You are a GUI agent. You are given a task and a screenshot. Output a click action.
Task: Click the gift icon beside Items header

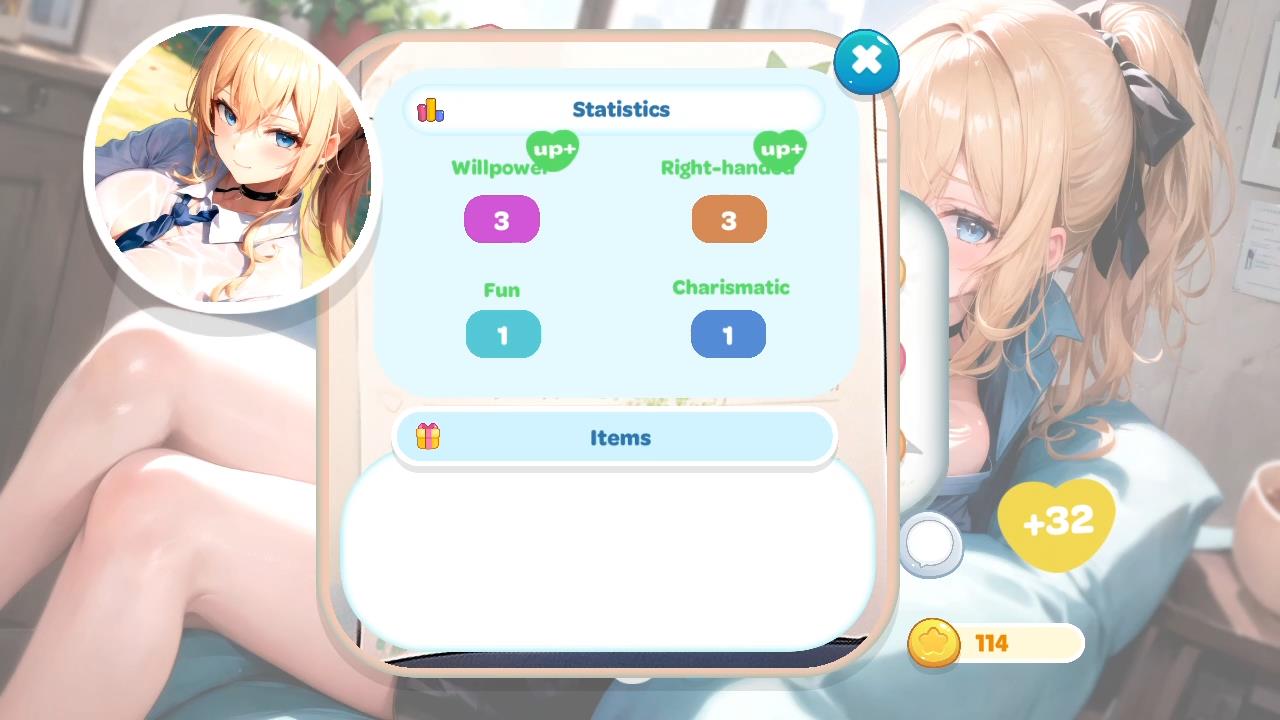pyautogui.click(x=429, y=437)
